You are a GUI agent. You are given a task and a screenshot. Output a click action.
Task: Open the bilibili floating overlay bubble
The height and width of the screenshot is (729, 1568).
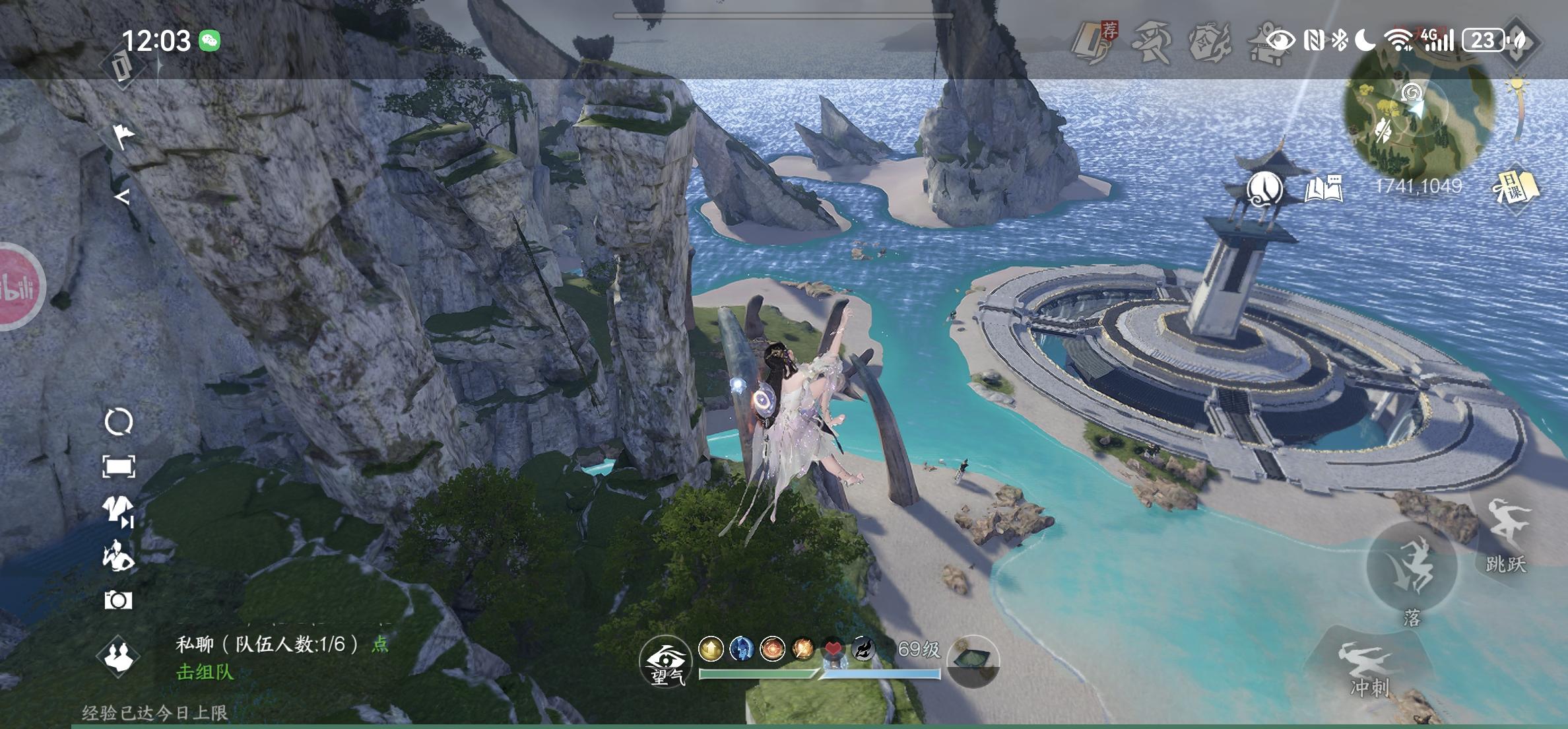pos(18,287)
